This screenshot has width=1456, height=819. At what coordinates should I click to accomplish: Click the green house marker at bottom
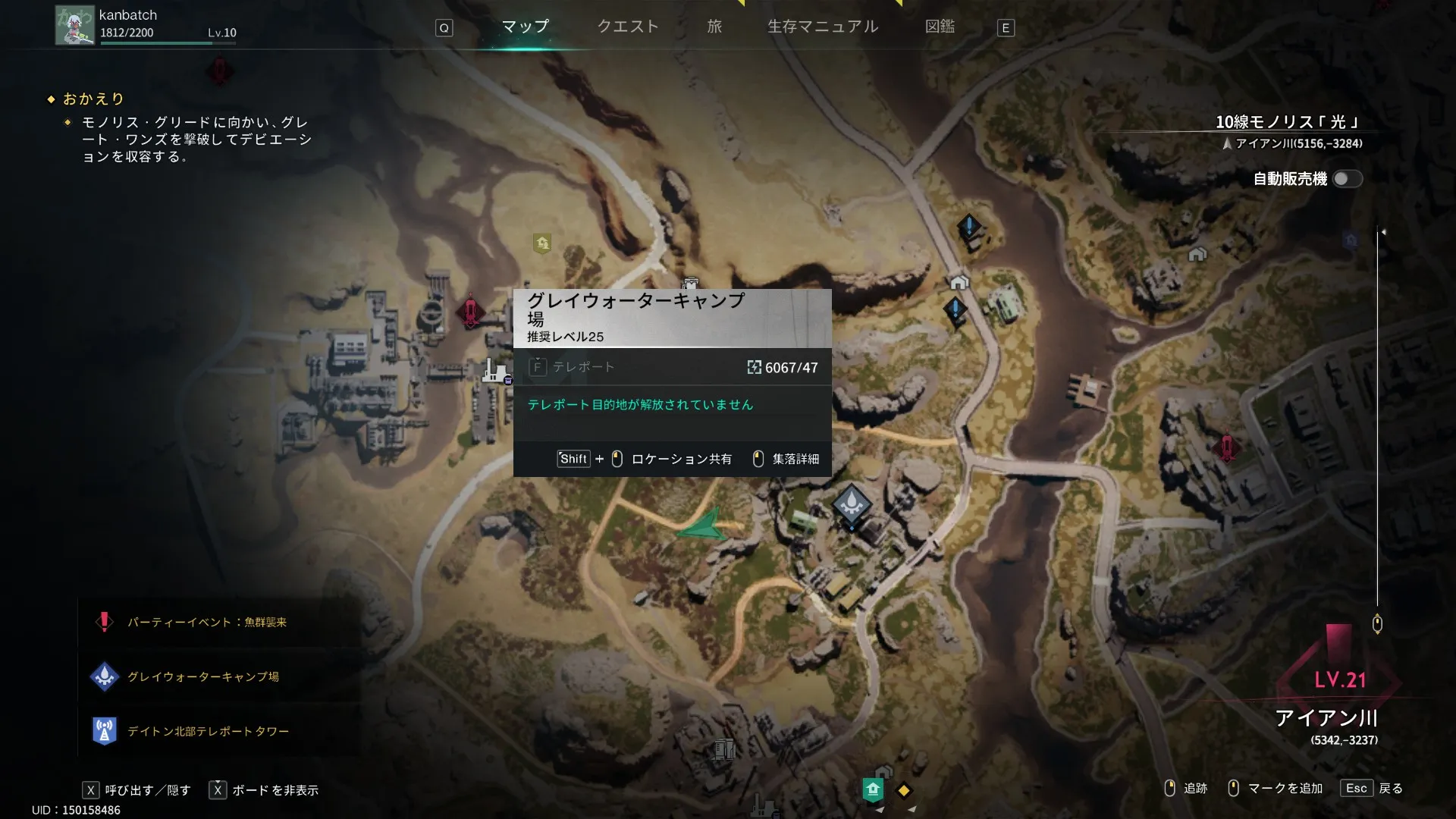point(873,789)
